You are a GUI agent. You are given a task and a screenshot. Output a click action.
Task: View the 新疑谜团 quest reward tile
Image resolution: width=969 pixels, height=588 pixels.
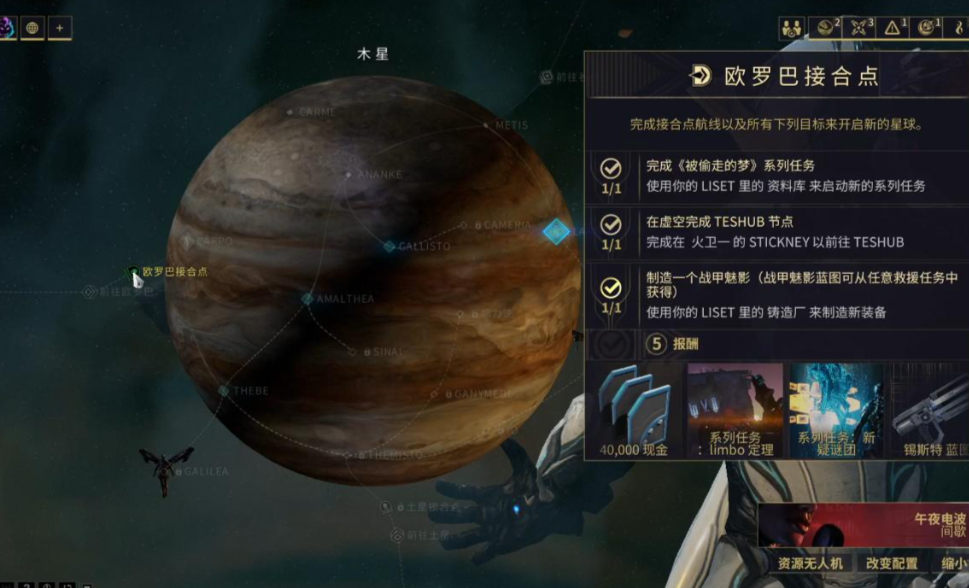836,411
